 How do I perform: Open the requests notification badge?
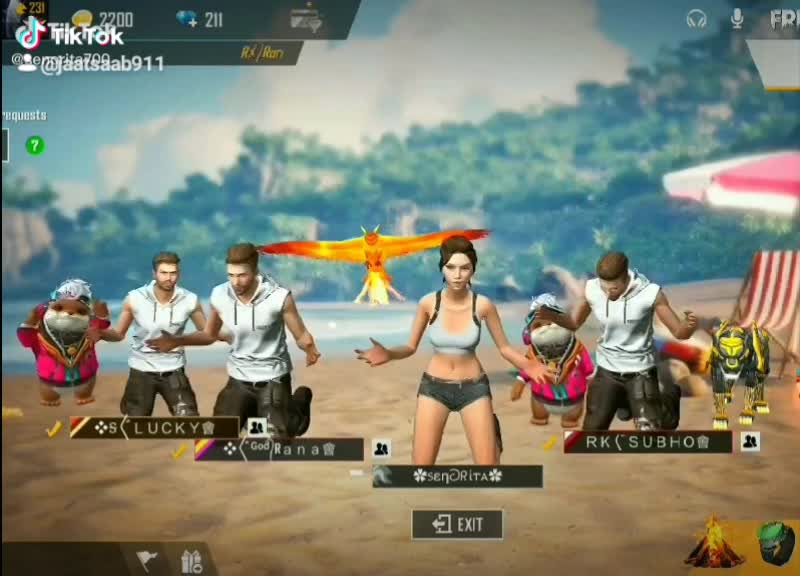35,146
